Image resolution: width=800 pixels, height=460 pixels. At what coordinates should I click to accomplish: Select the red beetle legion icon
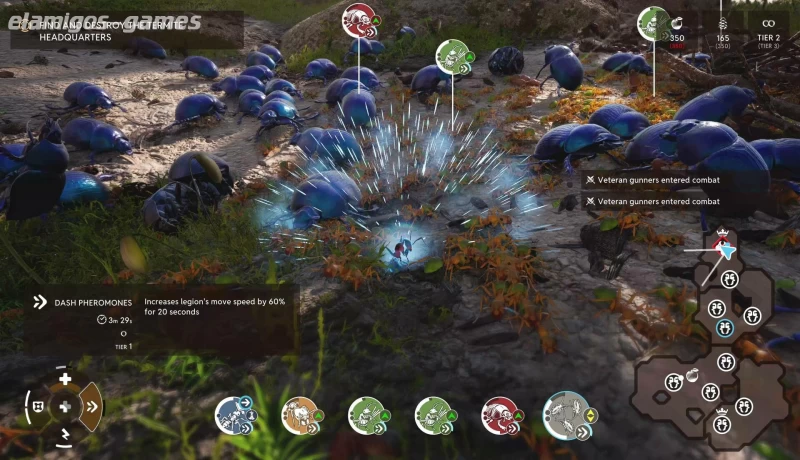coord(499,415)
